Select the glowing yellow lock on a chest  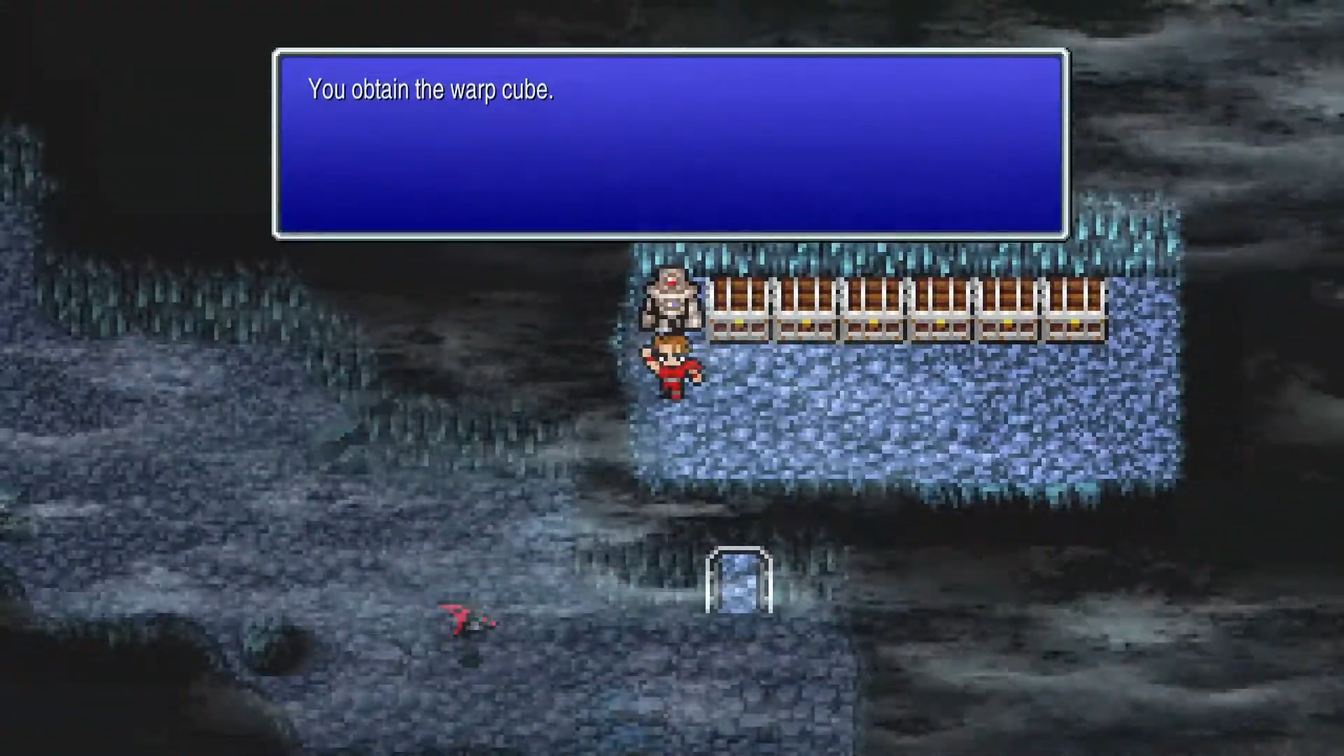pos(740,323)
